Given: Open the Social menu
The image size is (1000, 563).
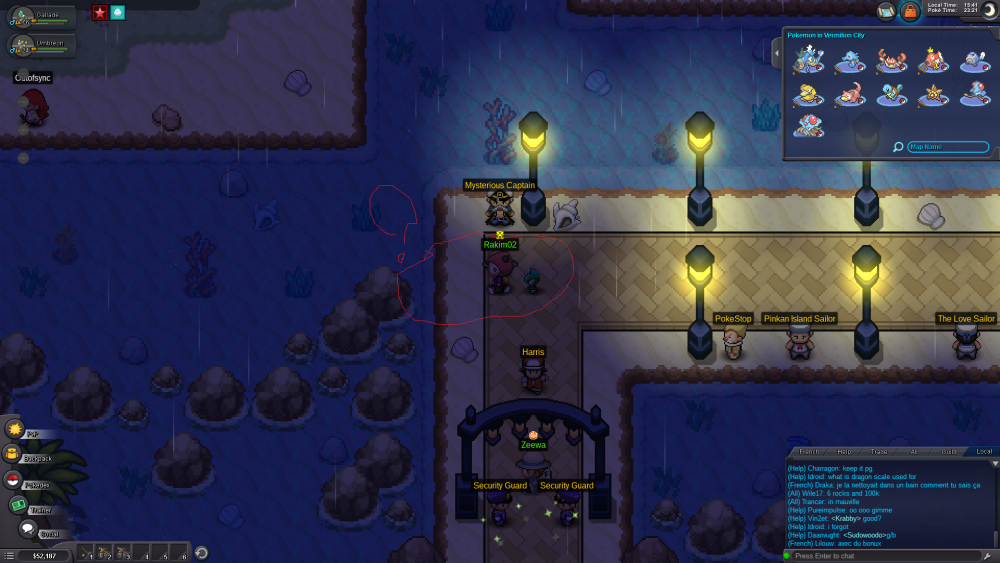Looking at the screenshot, I should click(28, 529).
